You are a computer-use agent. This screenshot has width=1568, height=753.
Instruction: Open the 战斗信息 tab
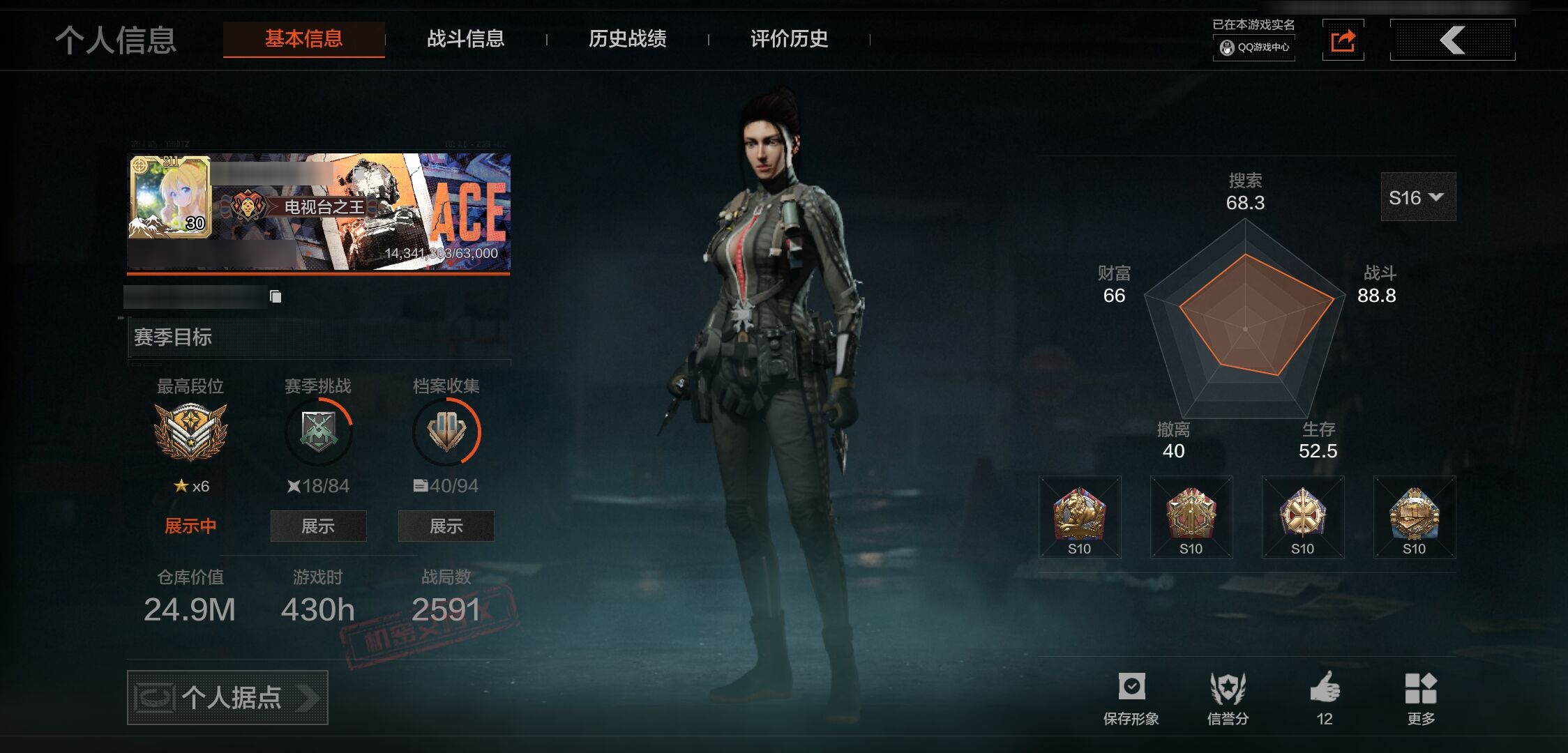[x=465, y=39]
